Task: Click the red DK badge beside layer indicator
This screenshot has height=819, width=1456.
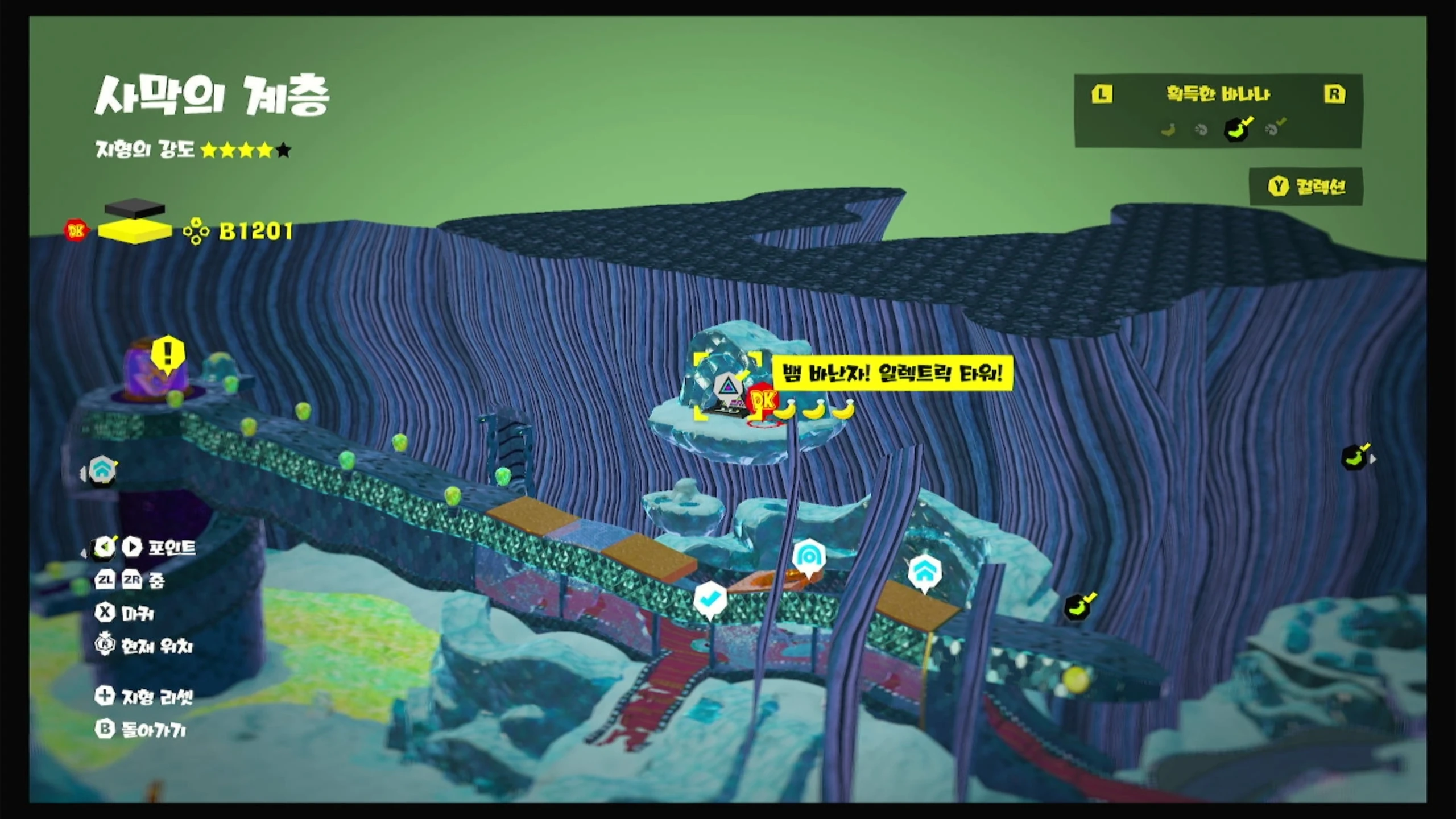Action: point(76,230)
